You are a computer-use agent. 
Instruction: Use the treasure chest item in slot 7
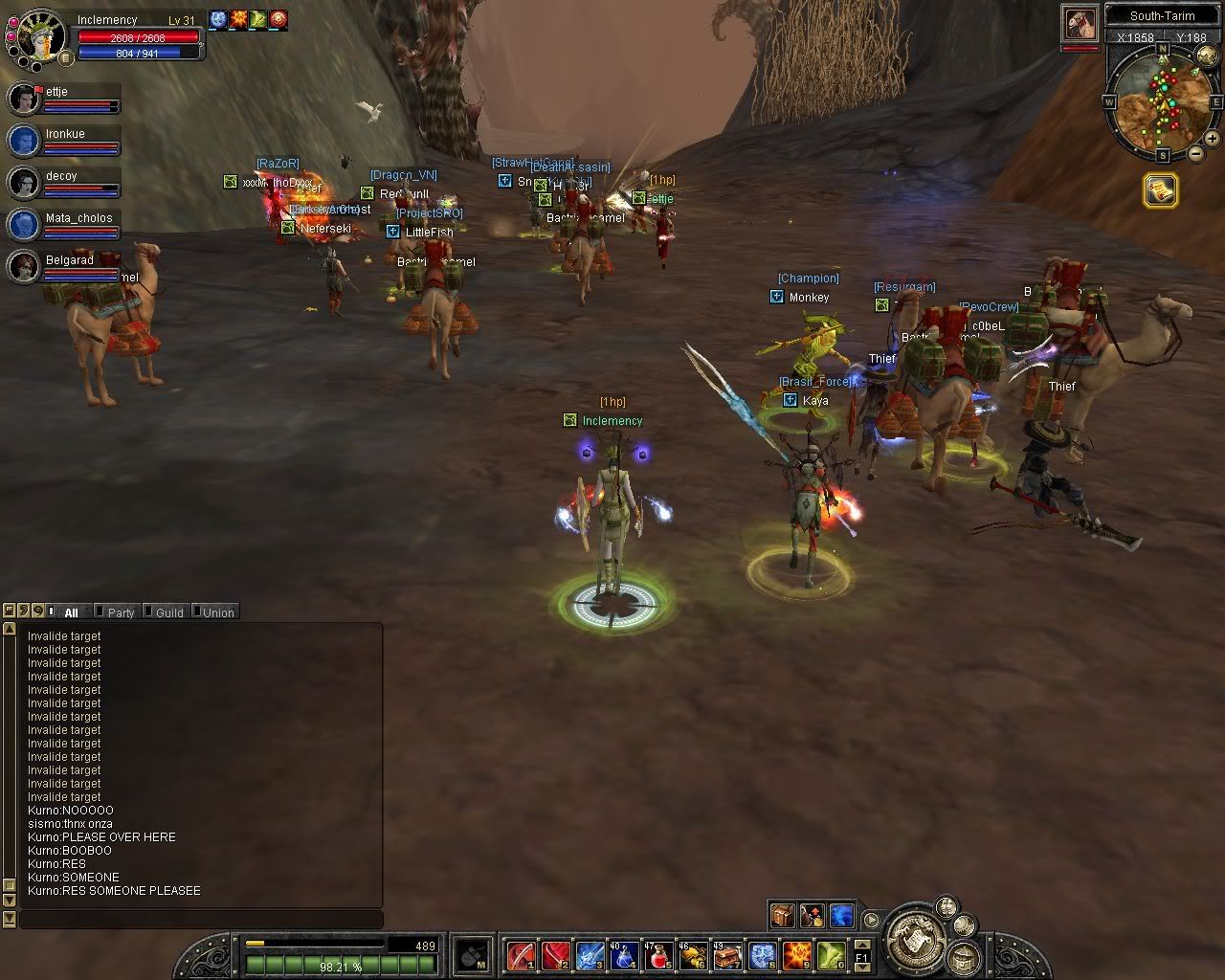coord(727,955)
